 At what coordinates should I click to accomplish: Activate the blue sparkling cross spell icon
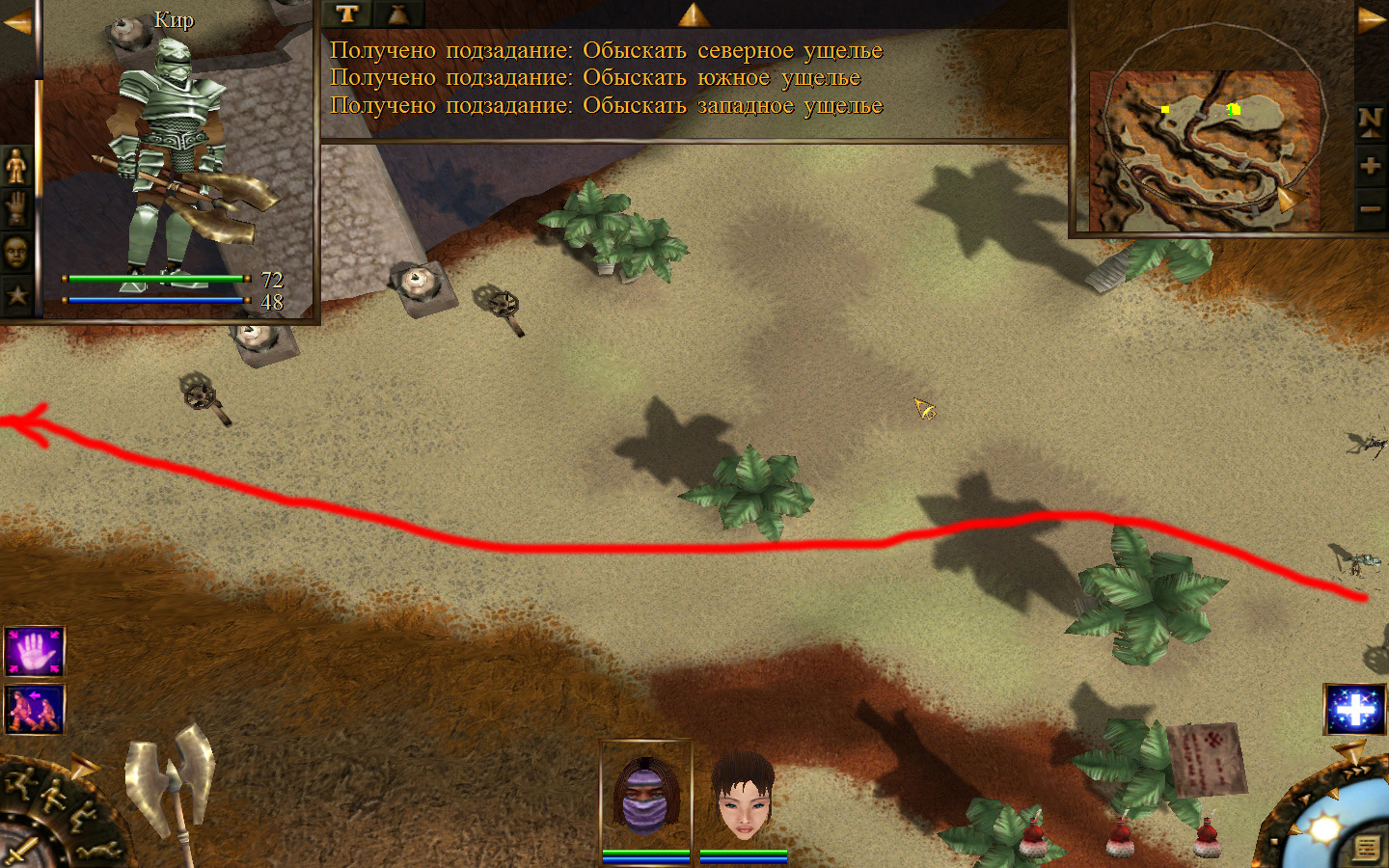pyautogui.click(x=1355, y=710)
